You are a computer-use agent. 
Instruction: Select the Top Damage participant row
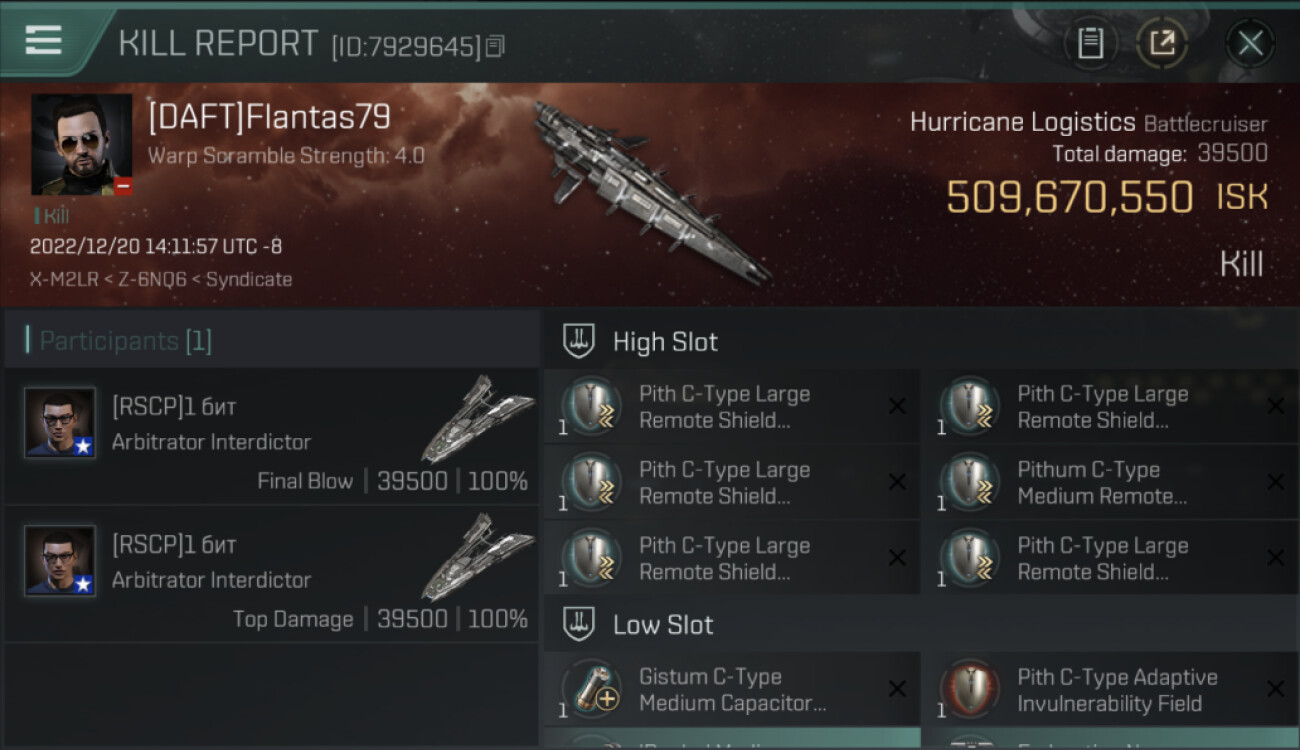pos(272,574)
